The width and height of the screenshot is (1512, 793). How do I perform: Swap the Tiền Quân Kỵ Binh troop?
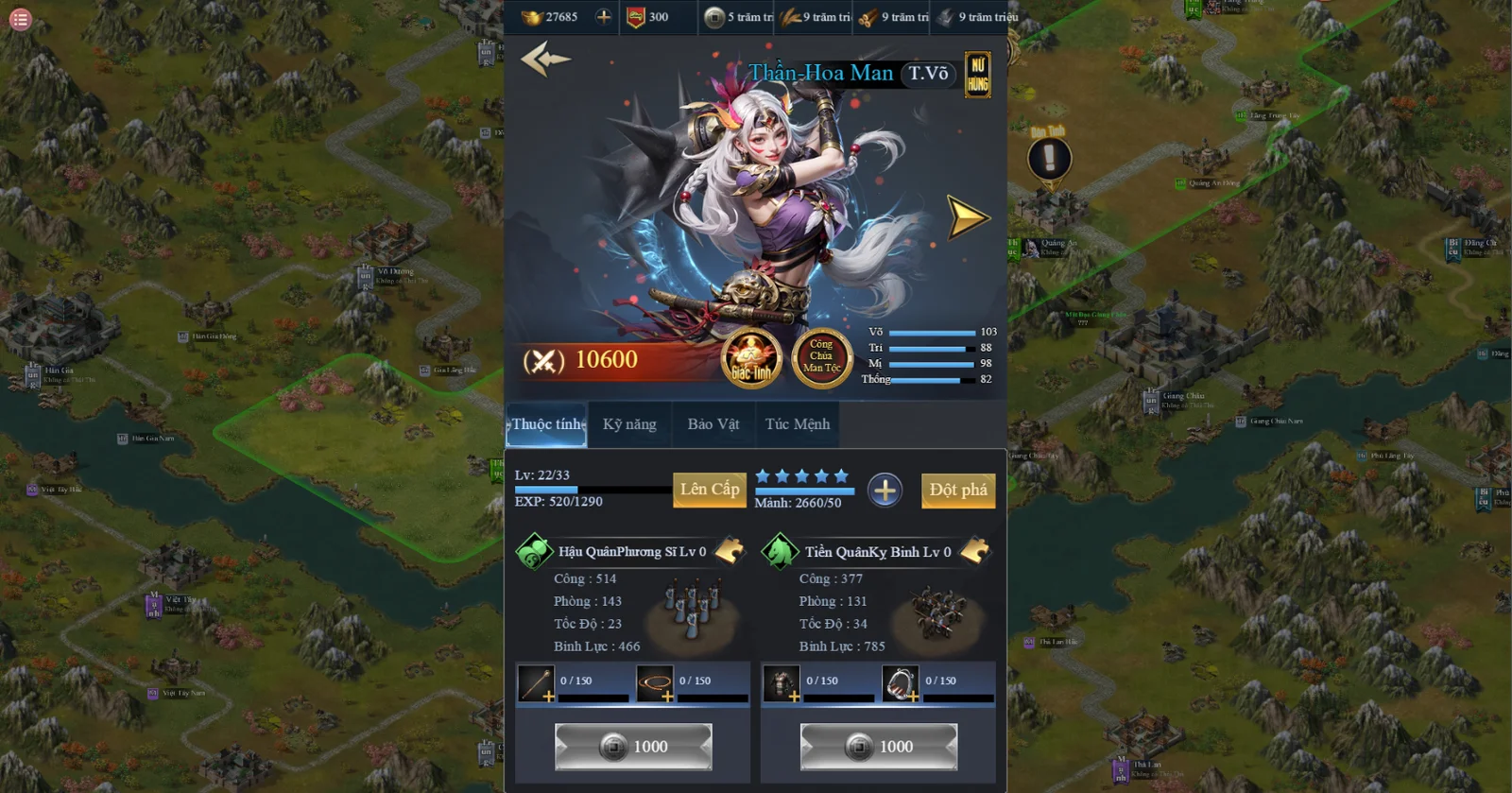tap(975, 551)
